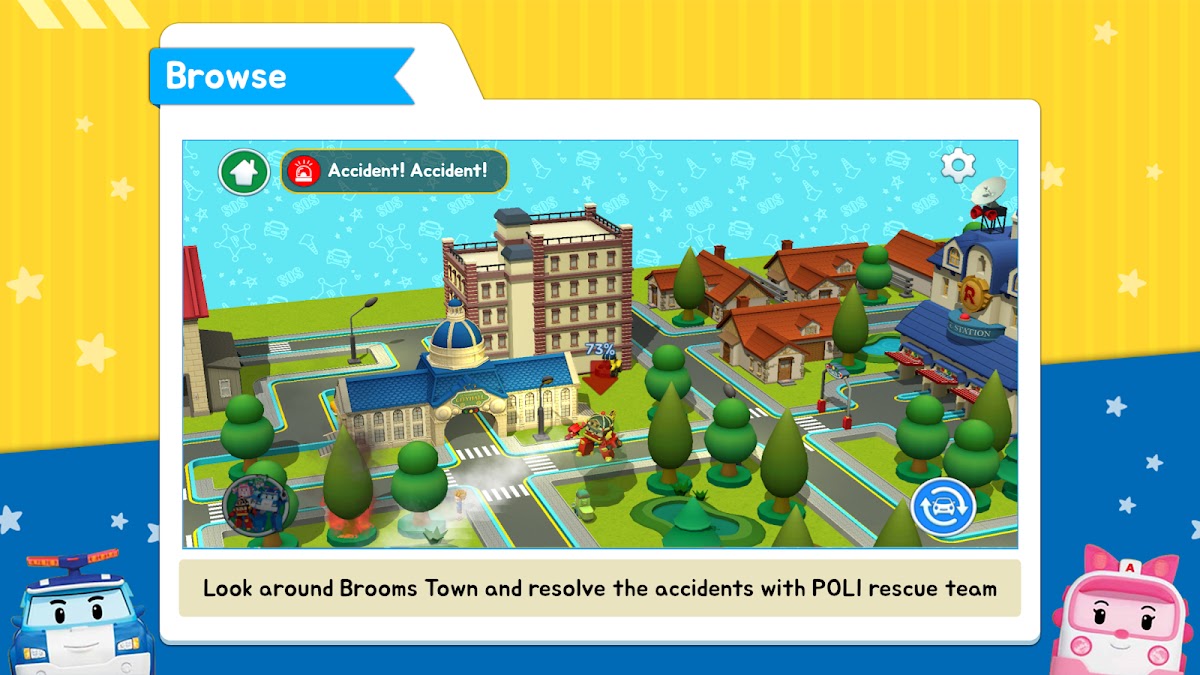Go to the green home button
Viewport: 1200px width, 675px height.
pos(244,172)
